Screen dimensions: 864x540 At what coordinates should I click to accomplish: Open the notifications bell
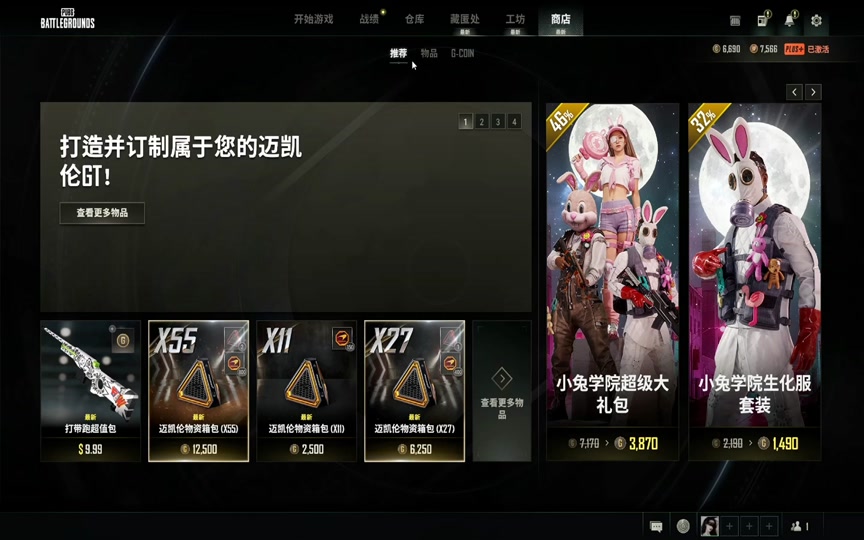(789, 20)
